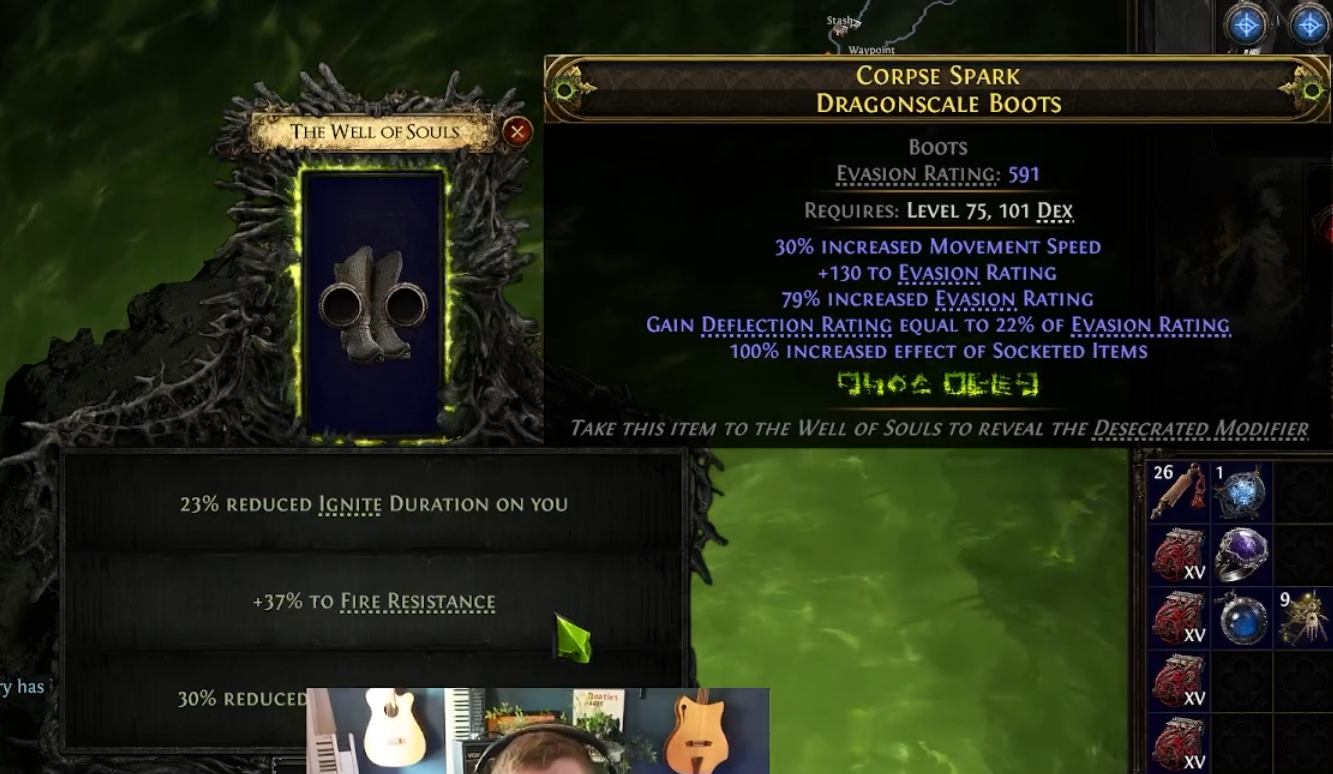Select the golden hand relic stack of 9
1333x774 pixels.
pyautogui.click(x=1303, y=618)
